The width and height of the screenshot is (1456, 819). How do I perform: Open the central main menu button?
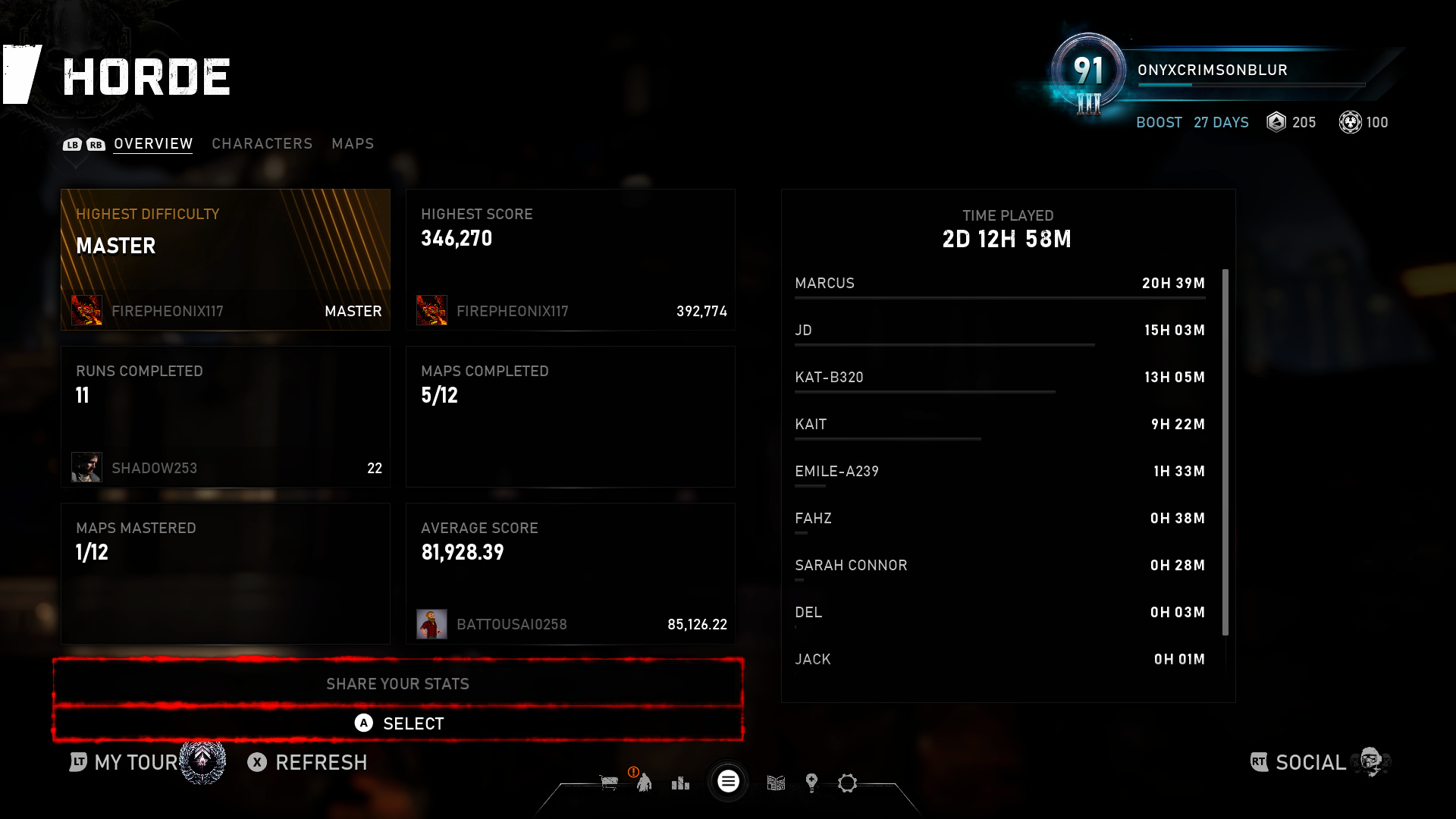click(x=728, y=781)
